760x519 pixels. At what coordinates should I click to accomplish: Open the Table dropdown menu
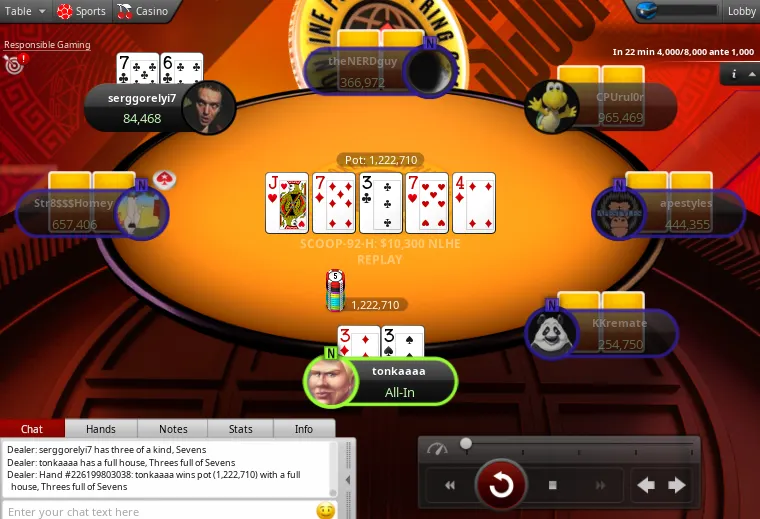(x=25, y=11)
